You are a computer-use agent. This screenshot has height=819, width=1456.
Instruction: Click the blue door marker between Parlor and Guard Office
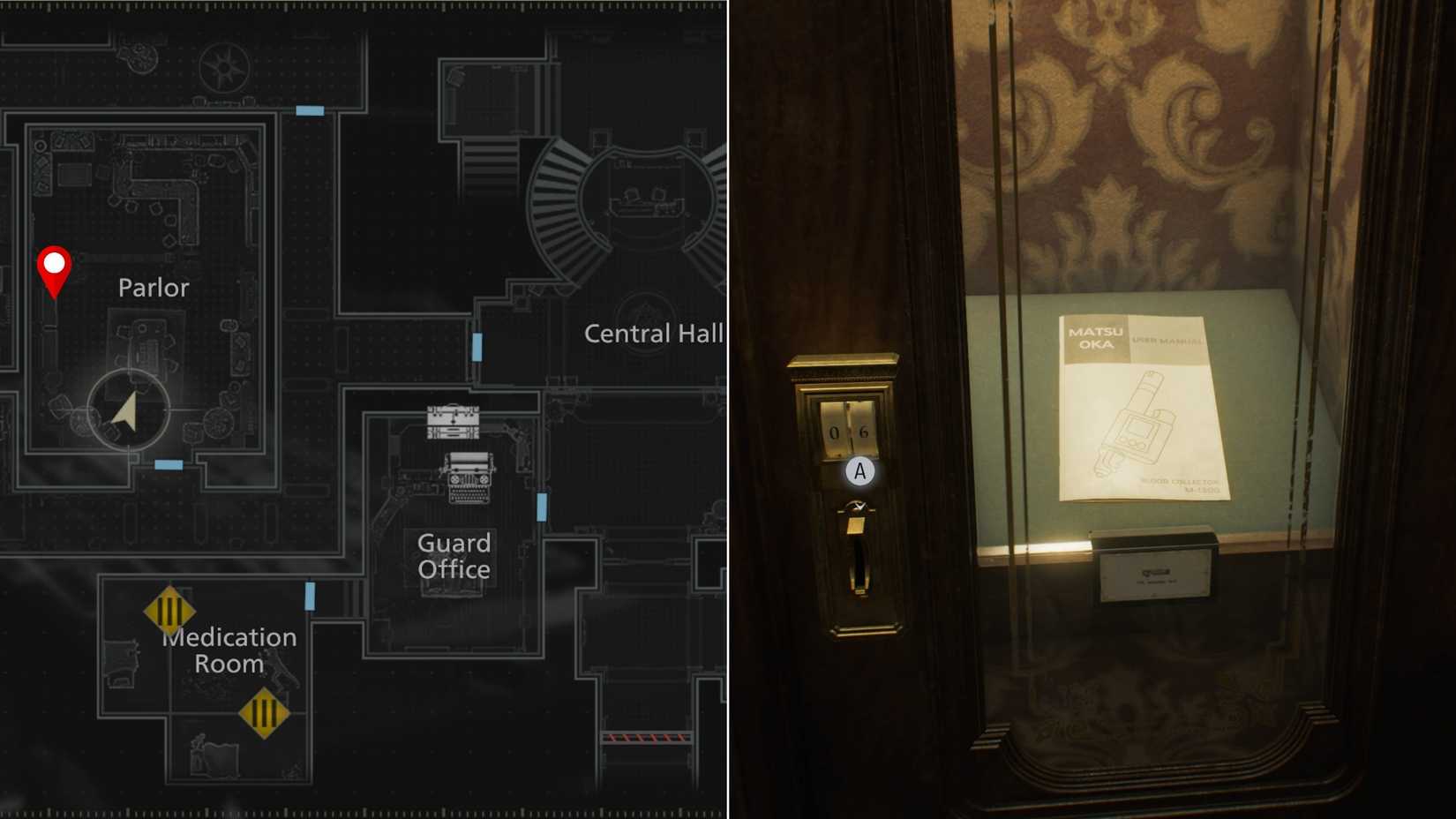click(x=477, y=349)
